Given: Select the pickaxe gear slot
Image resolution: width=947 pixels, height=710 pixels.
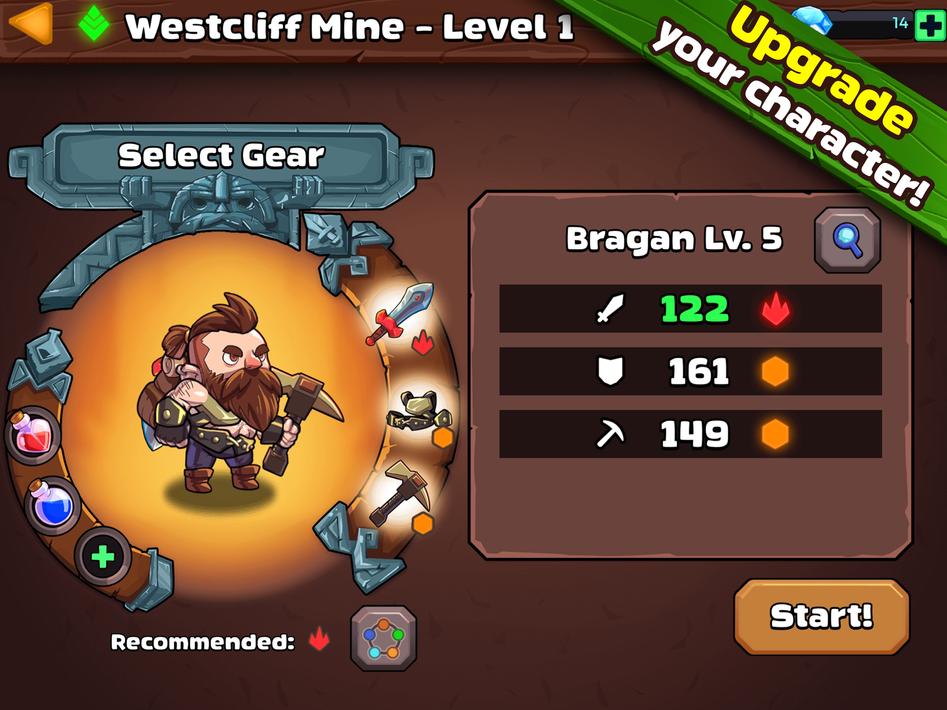Looking at the screenshot, I should pyautogui.click(x=400, y=493).
